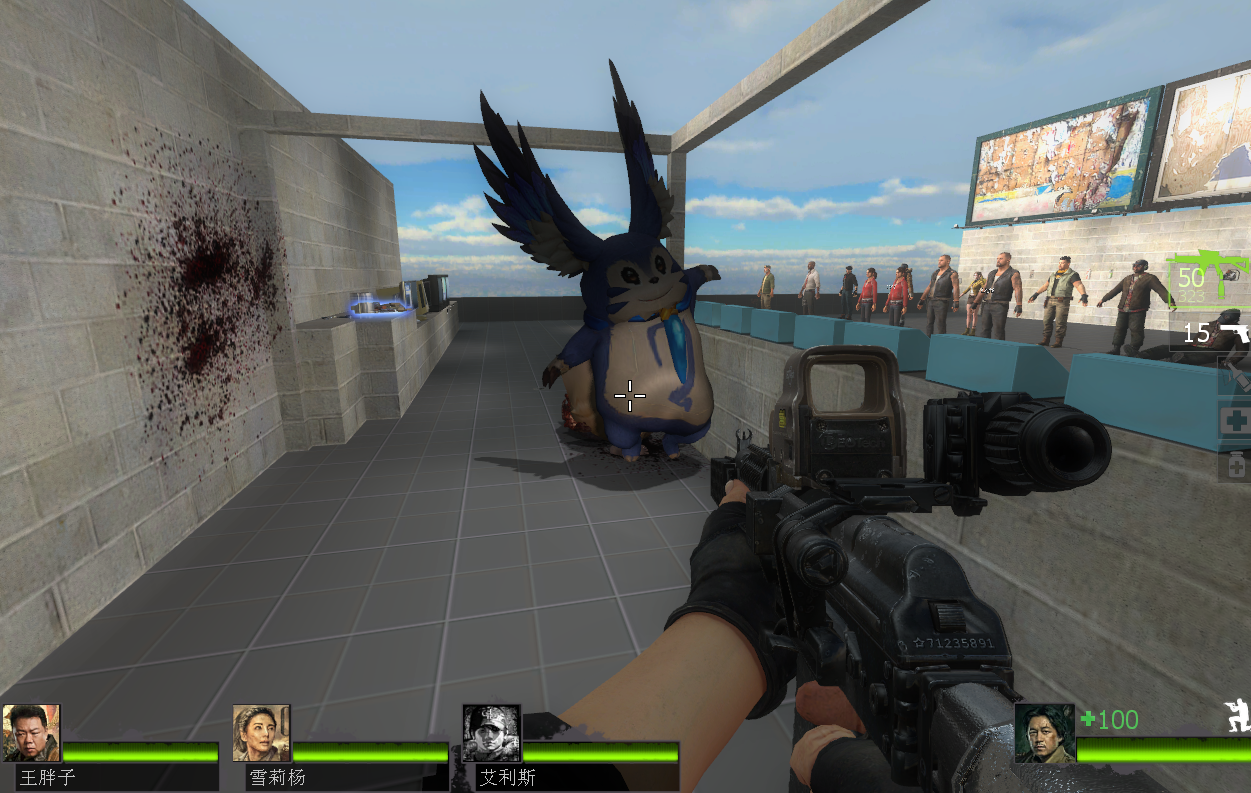Image resolution: width=1251 pixels, height=793 pixels.
Task: Click teammate 王胖子's portrait
Action: click(31, 733)
